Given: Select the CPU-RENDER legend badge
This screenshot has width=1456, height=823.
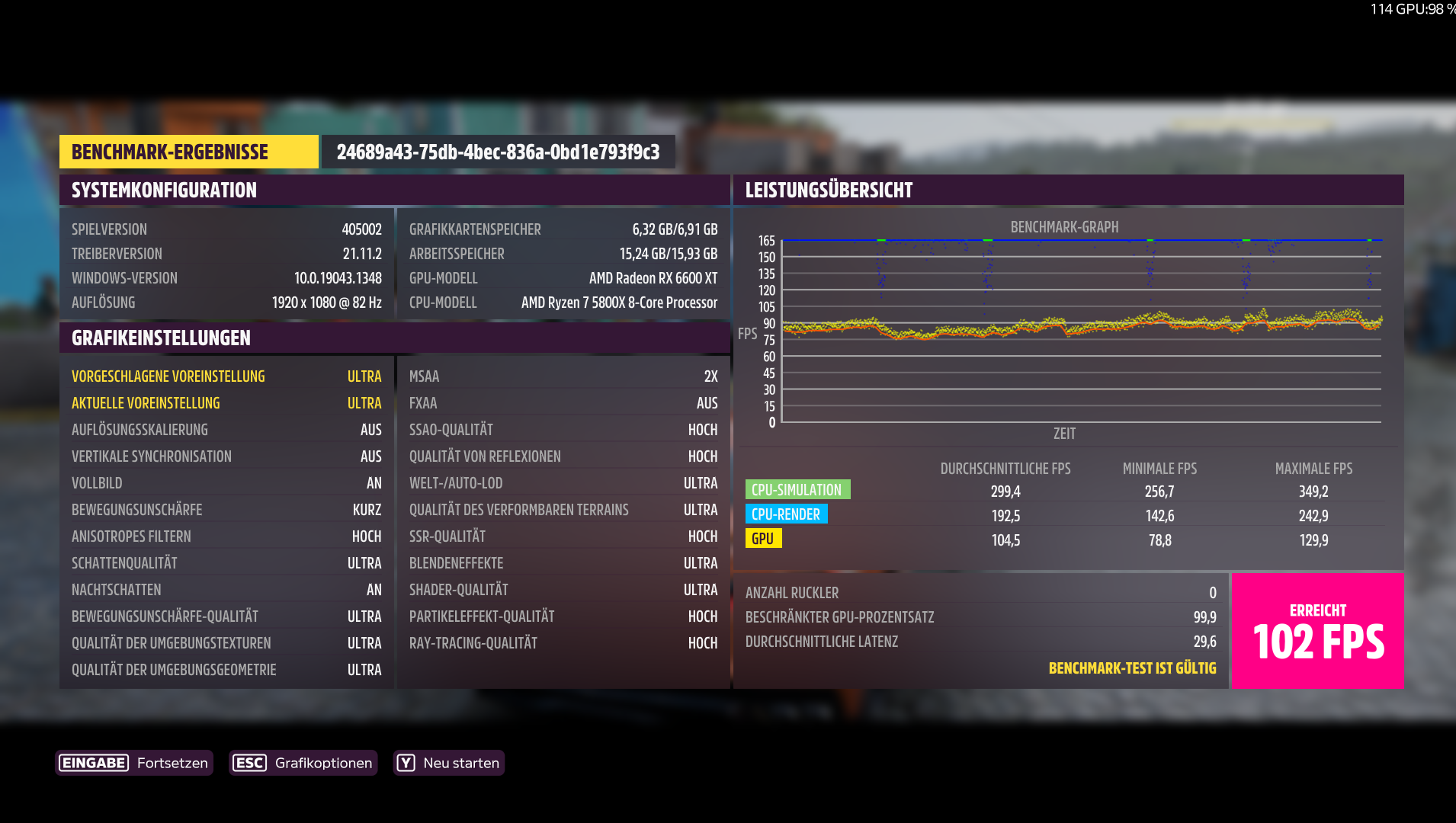Looking at the screenshot, I should point(787,514).
